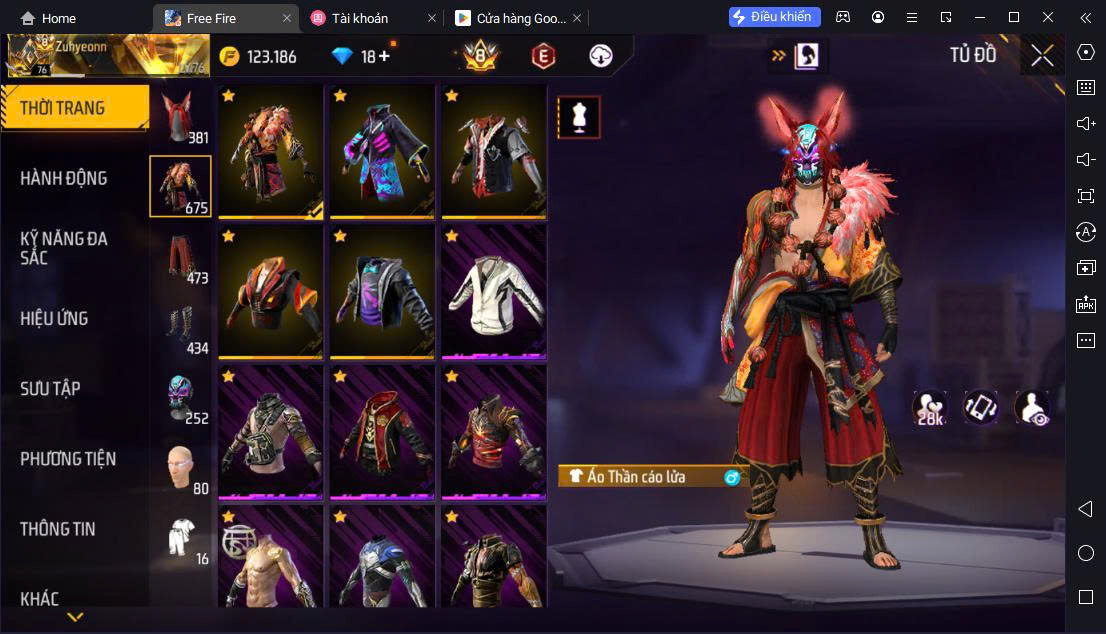Open the Hành Động category

64,178
